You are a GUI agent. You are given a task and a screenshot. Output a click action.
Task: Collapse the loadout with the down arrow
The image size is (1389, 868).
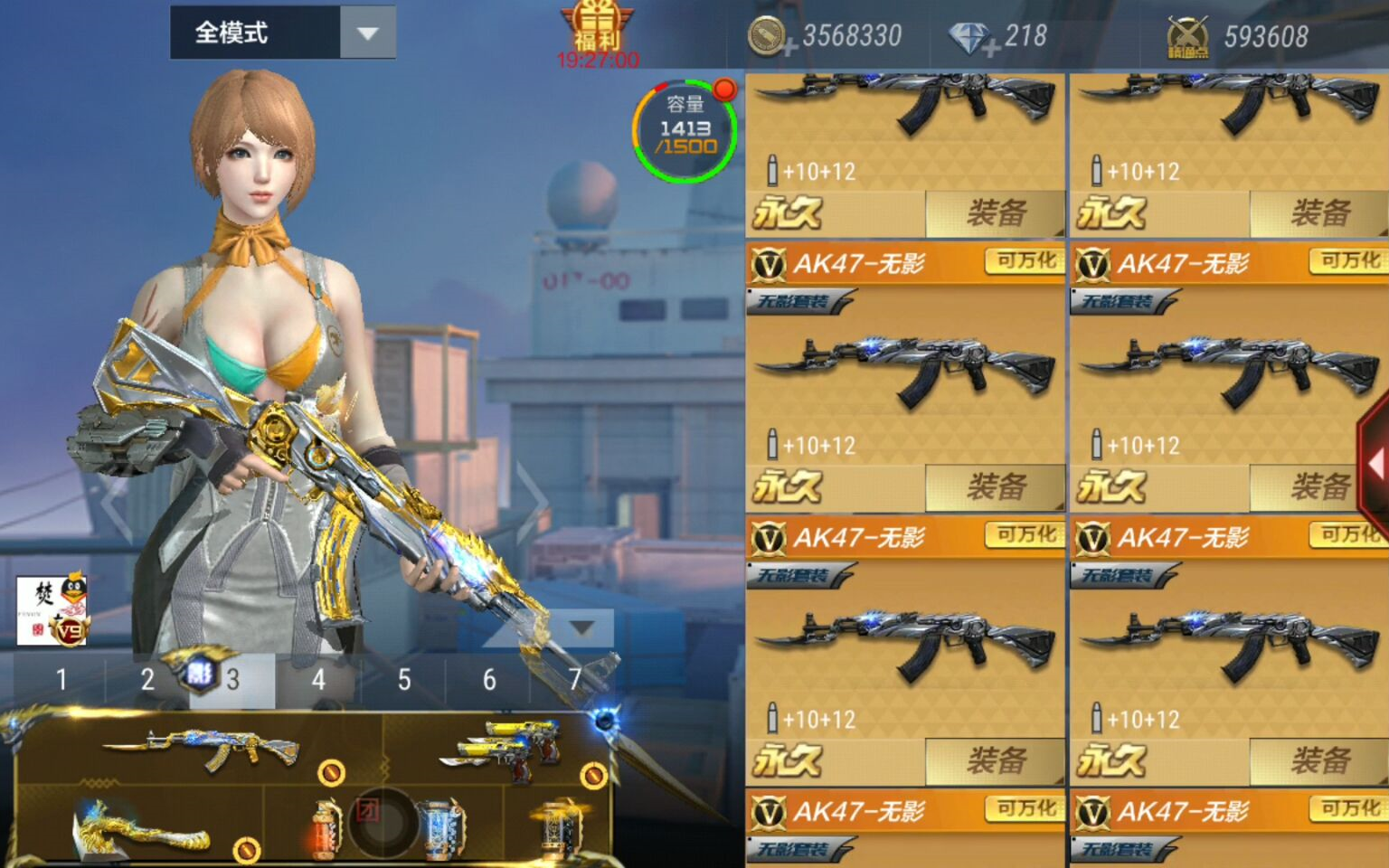(581, 627)
